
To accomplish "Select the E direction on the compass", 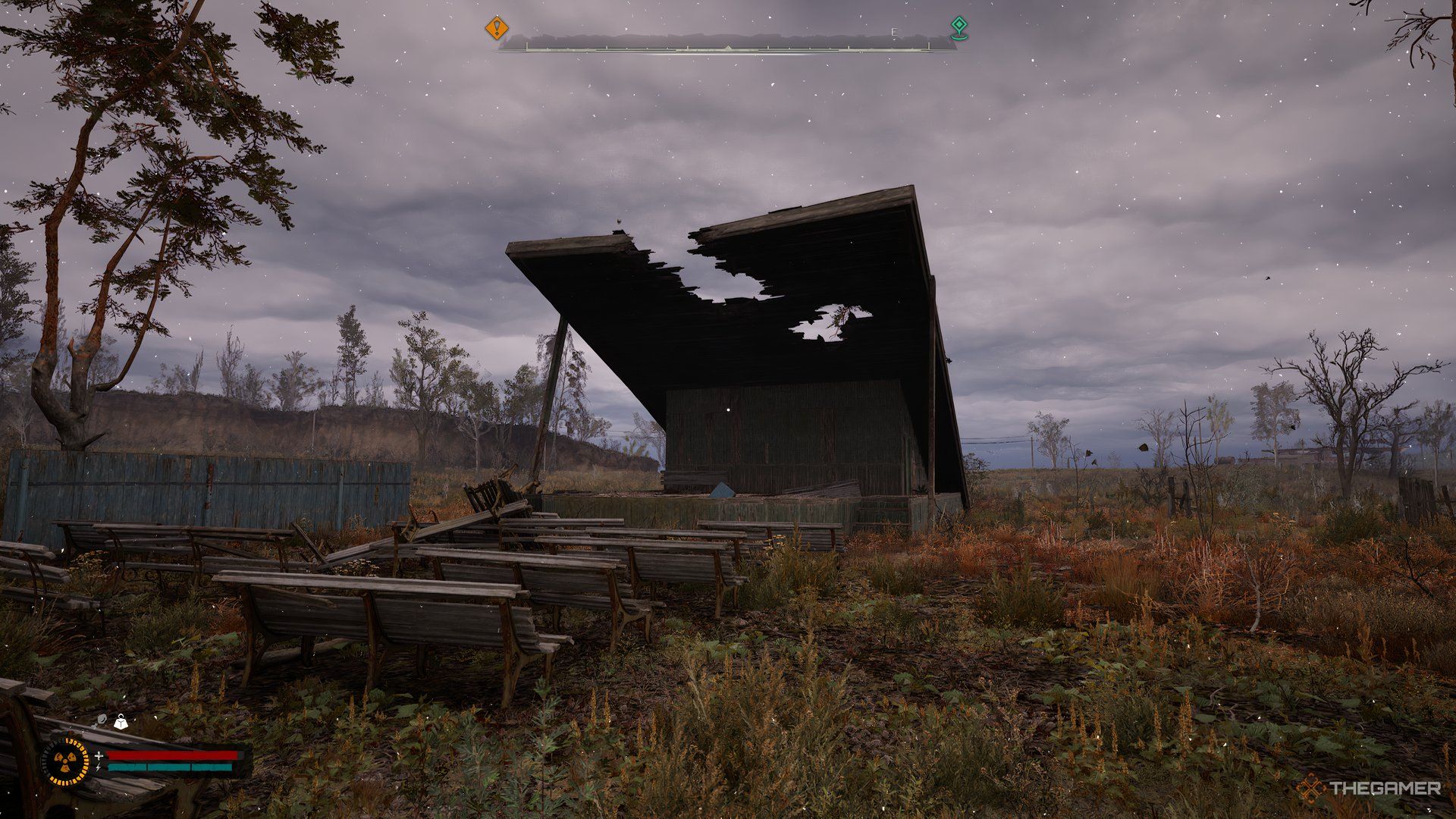I will [x=895, y=33].
